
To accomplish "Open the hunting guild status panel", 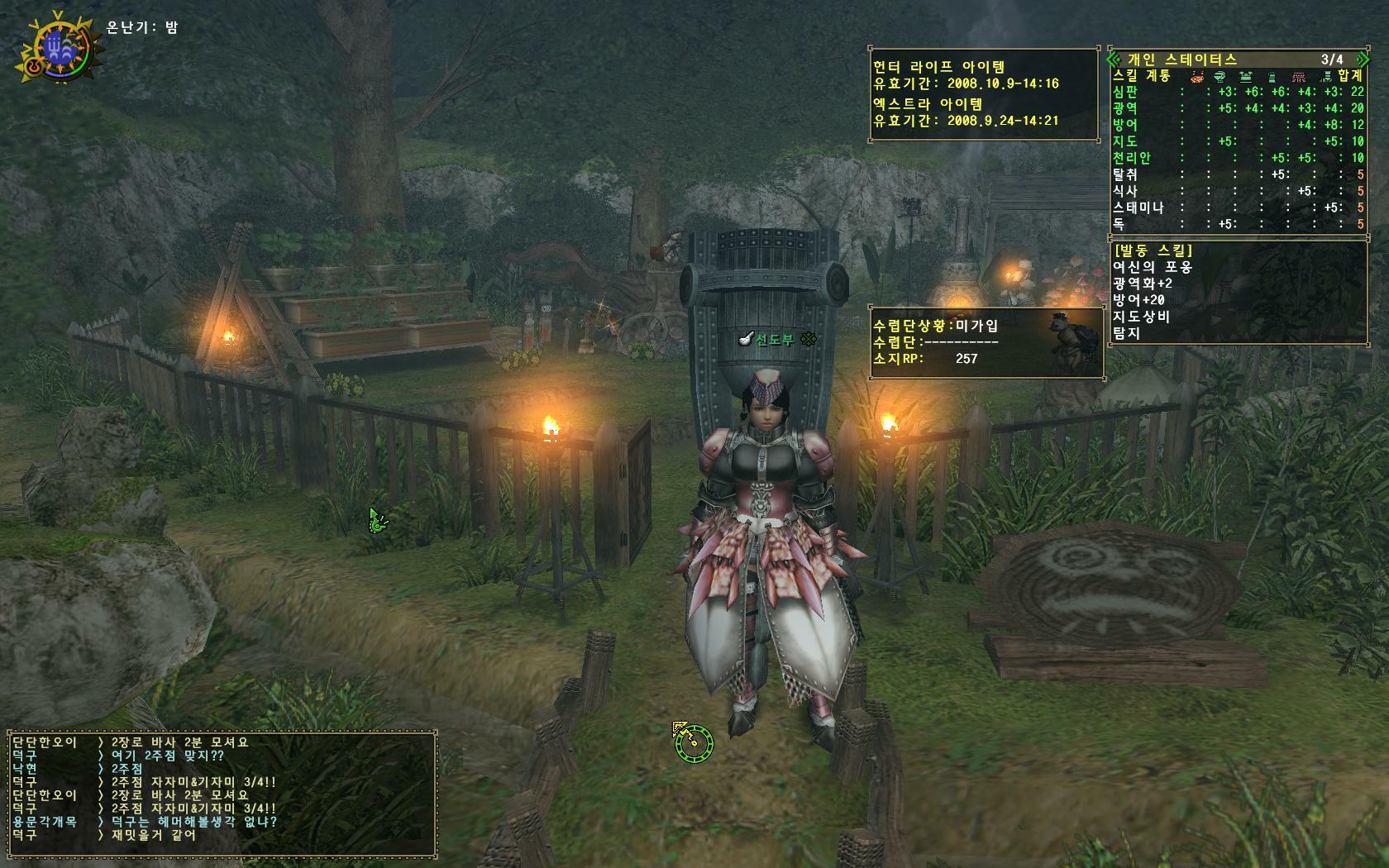I will coord(986,342).
